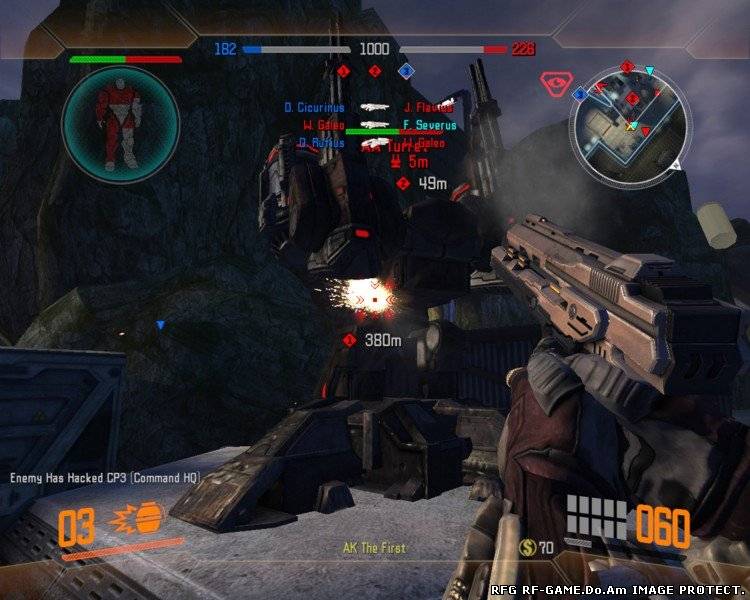Viewport: 750px width, 600px height.
Task: Click the dollar money icon
Action: pyautogui.click(x=527, y=547)
